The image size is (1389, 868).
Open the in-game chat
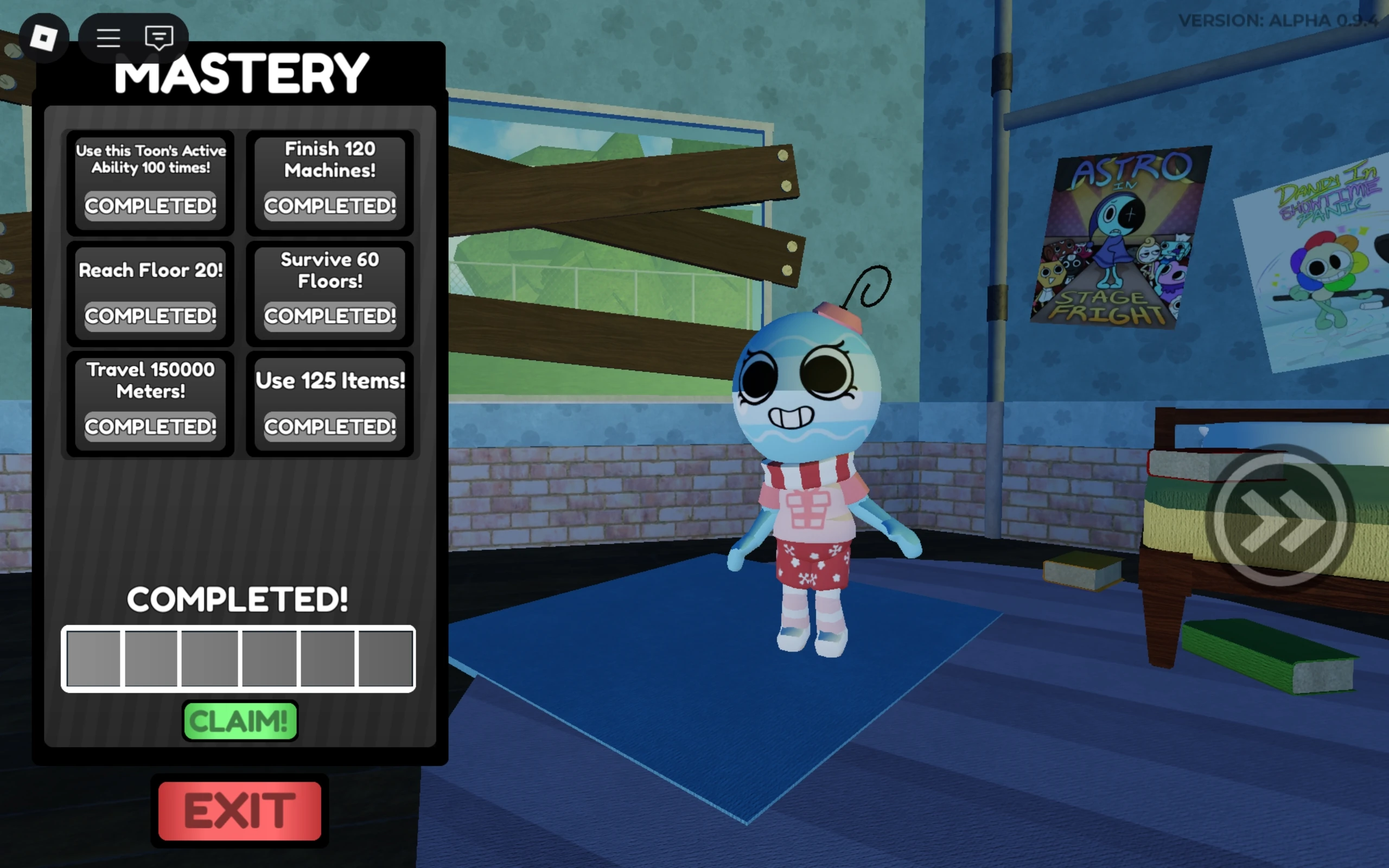(159, 37)
